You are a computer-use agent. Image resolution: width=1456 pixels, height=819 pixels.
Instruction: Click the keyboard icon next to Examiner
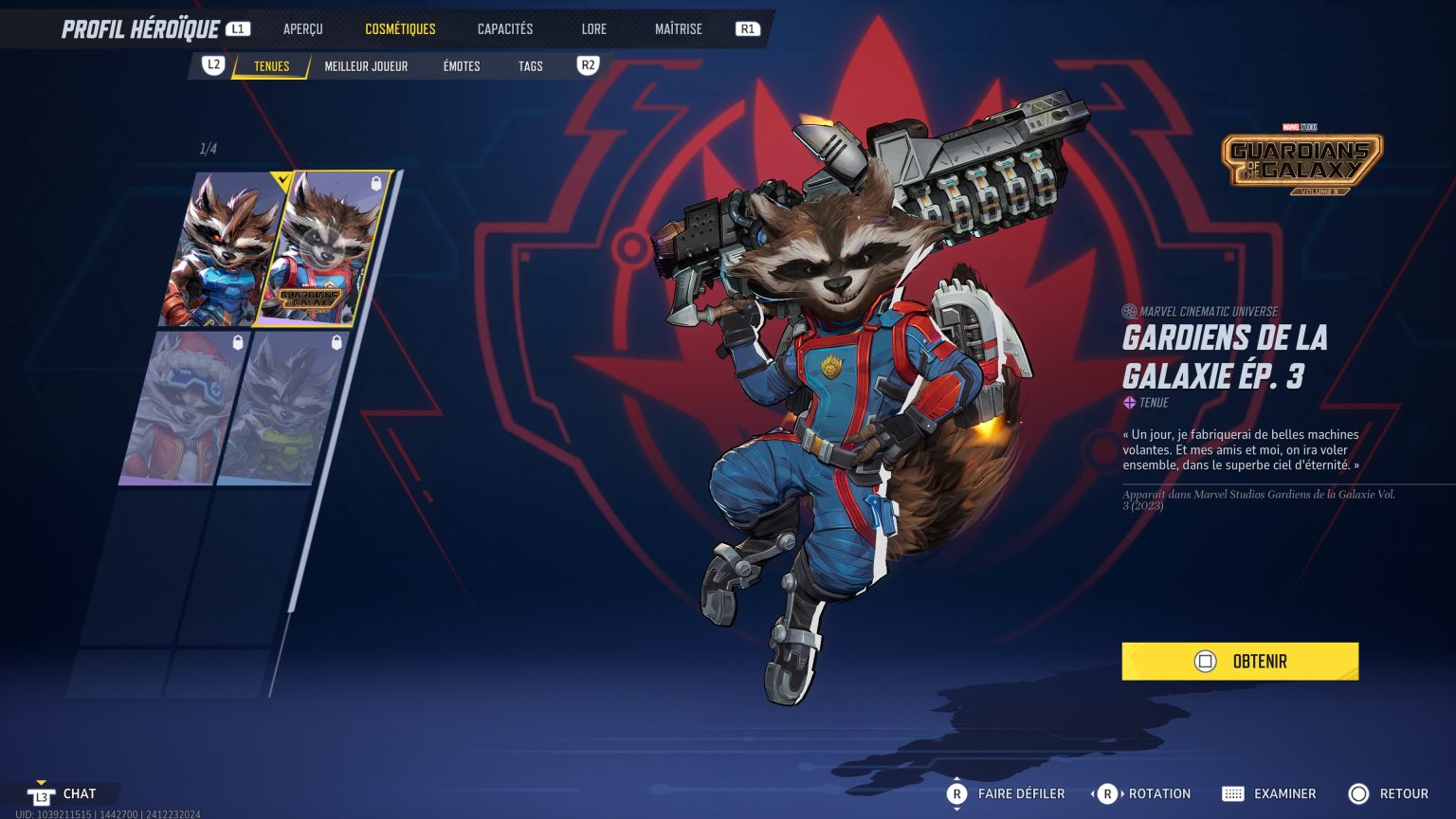(x=1235, y=793)
